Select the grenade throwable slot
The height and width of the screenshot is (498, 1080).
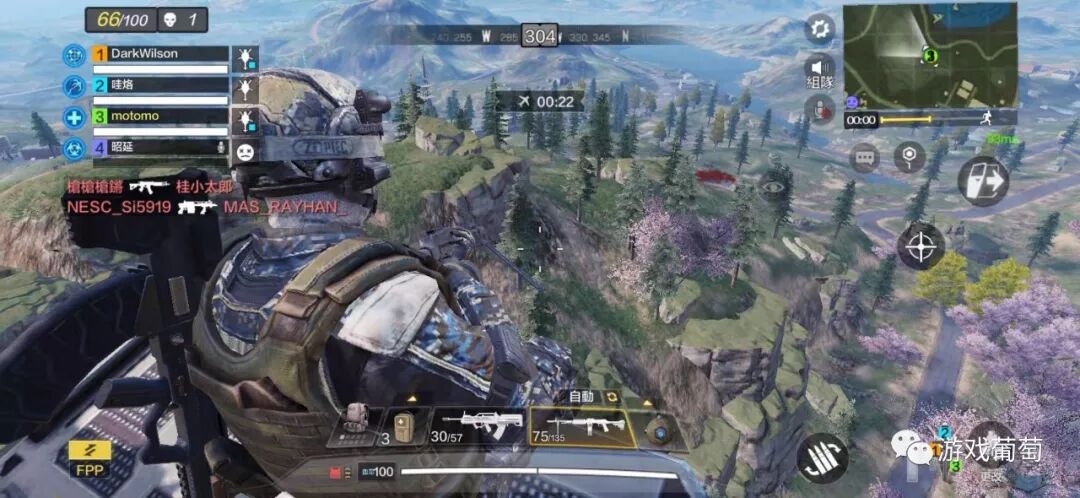click(659, 430)
